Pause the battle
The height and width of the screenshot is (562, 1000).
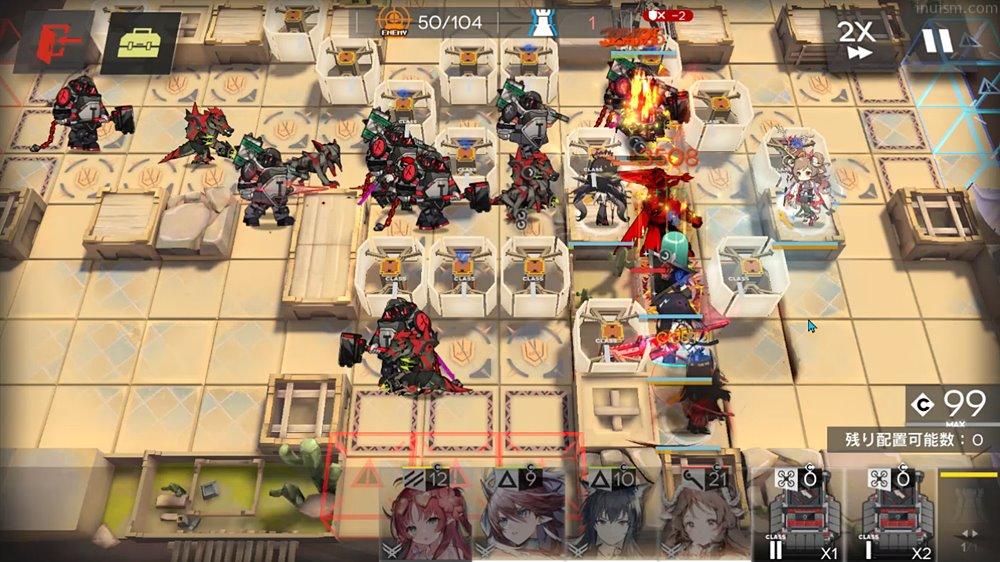point(936,40)
